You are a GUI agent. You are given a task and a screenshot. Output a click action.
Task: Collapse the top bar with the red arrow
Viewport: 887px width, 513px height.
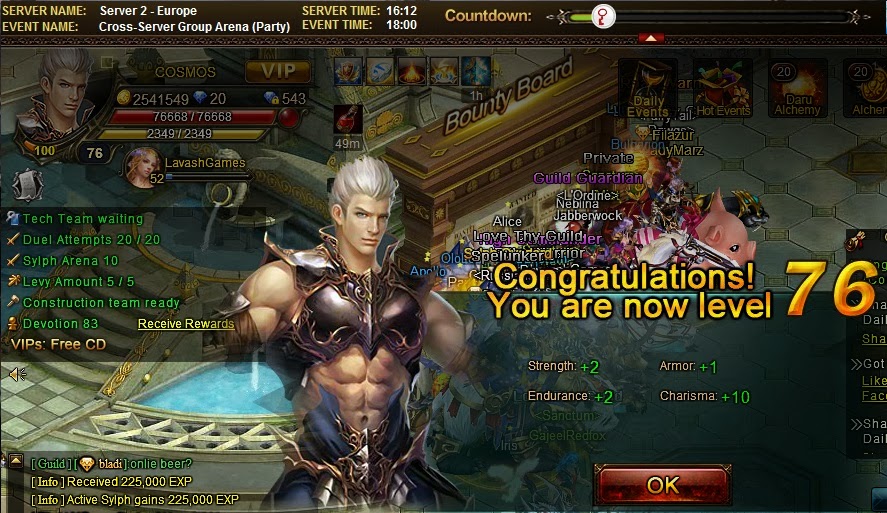(x=651, y=38)
